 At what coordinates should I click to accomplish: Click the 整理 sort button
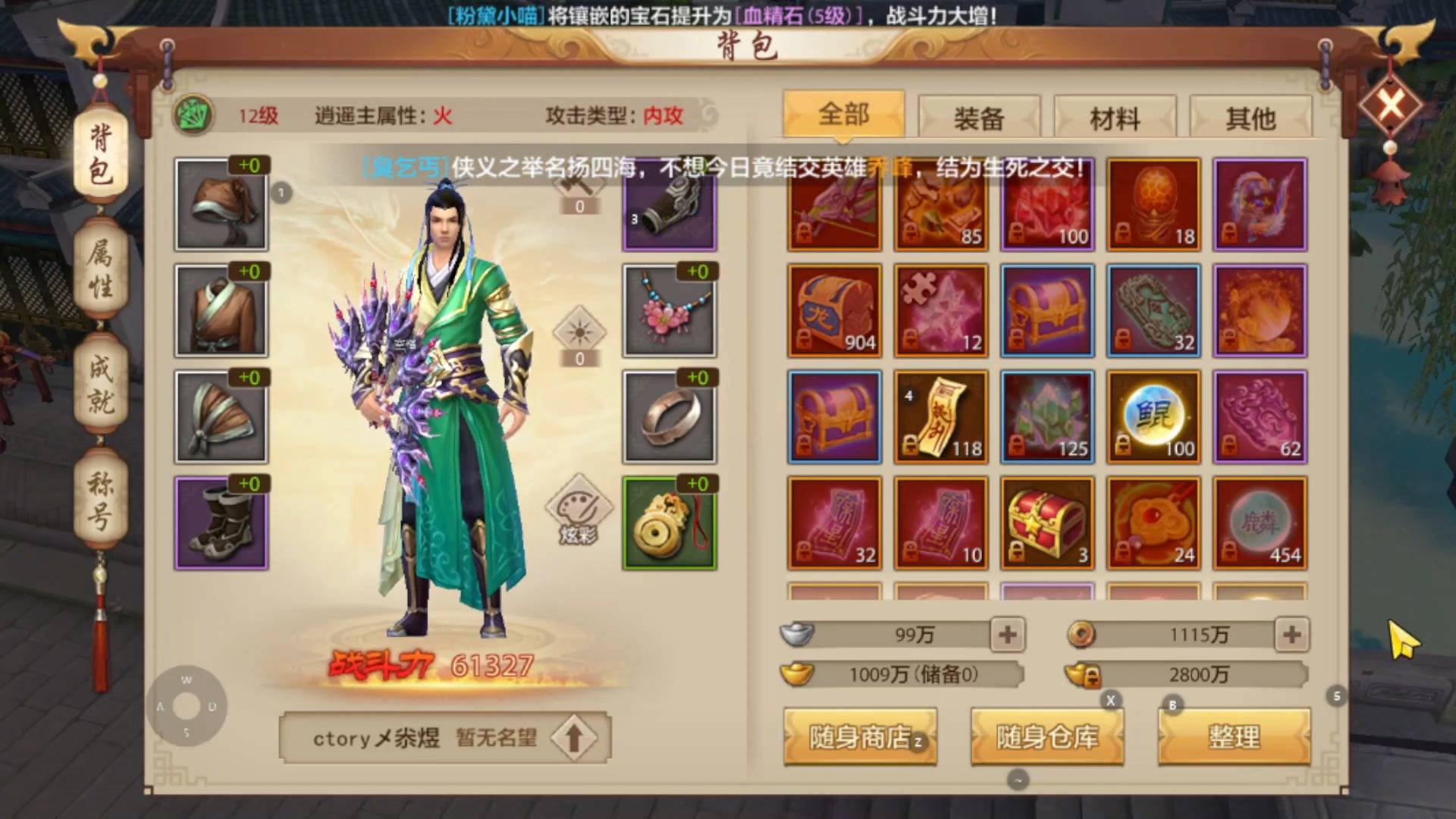[x=1232, y=736]
